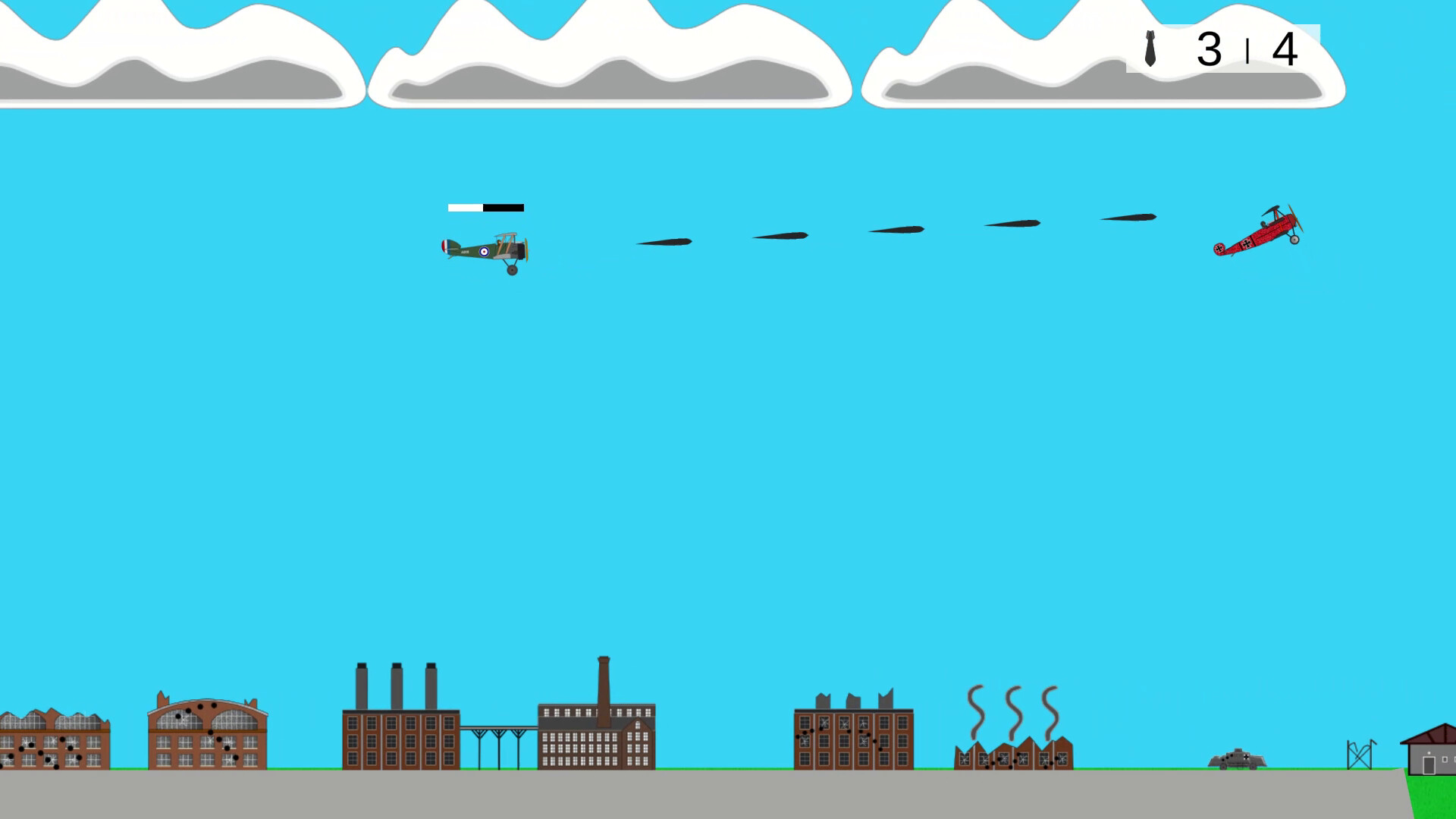Click the German armored car on the road
This screenshot has height=819, width=1456.
(1238, 758)
